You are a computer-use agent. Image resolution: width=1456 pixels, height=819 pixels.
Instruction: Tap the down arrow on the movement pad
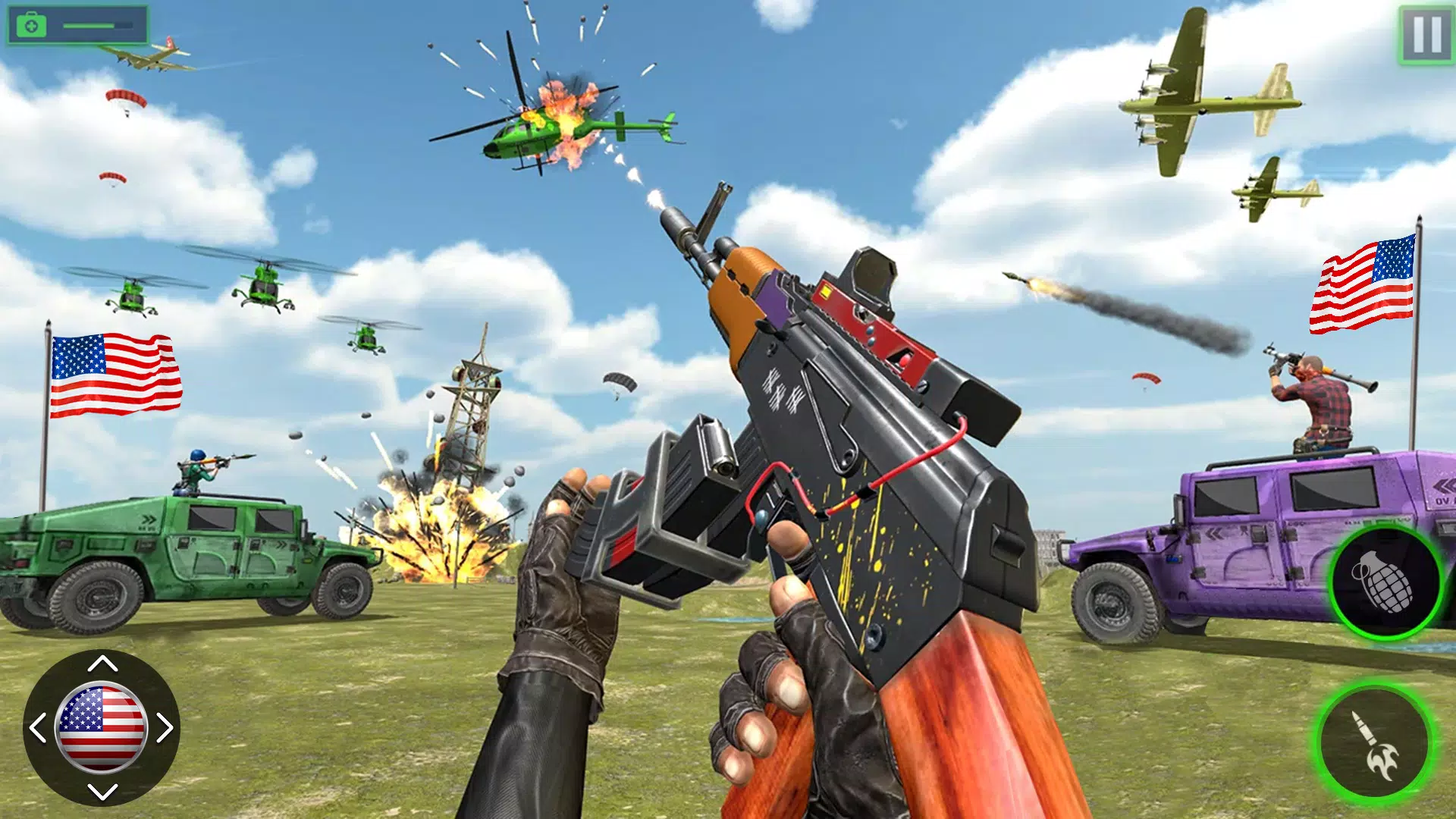pos(102,792)
